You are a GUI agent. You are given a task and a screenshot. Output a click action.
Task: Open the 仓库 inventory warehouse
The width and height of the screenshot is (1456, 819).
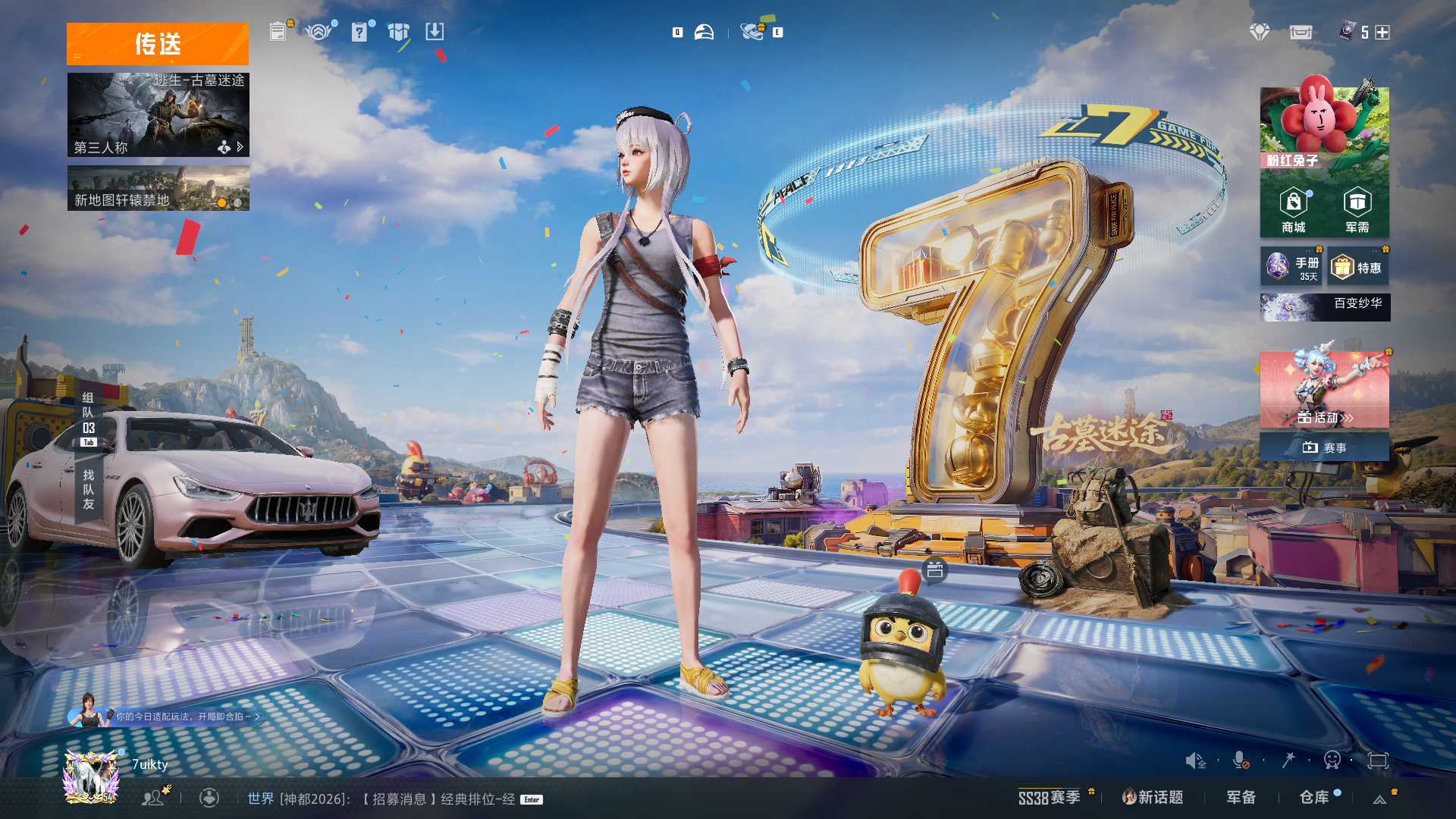[1314, 798]
